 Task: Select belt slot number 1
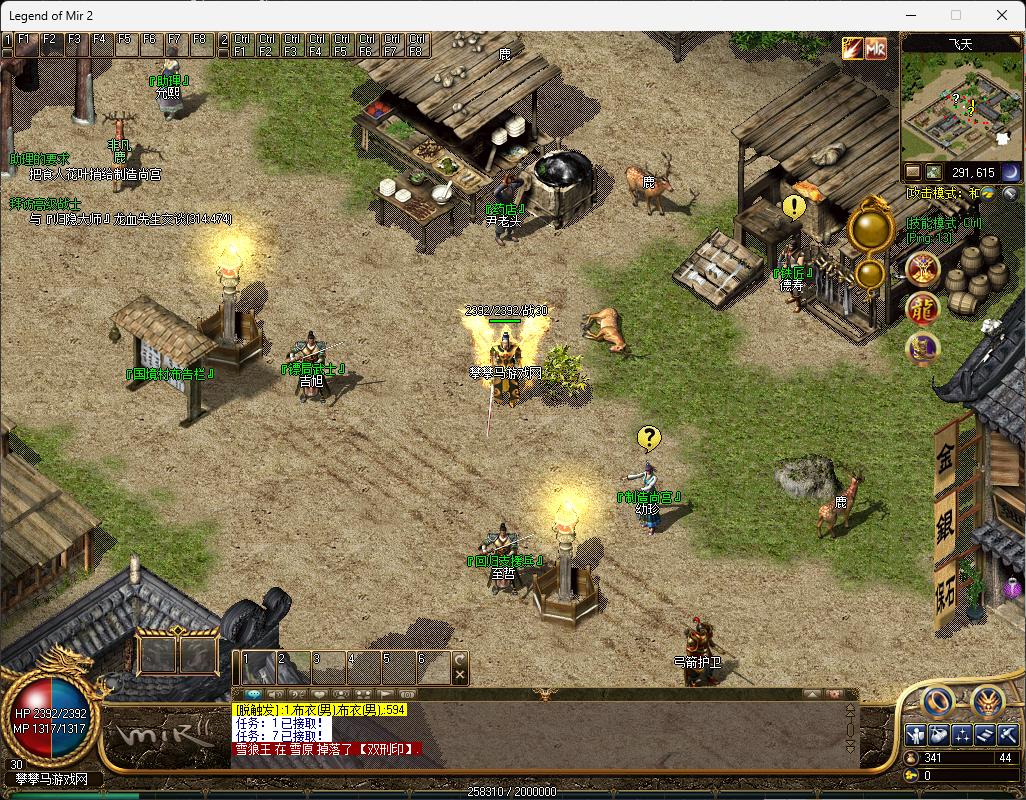pyautogui.click(x=259, y=667)
